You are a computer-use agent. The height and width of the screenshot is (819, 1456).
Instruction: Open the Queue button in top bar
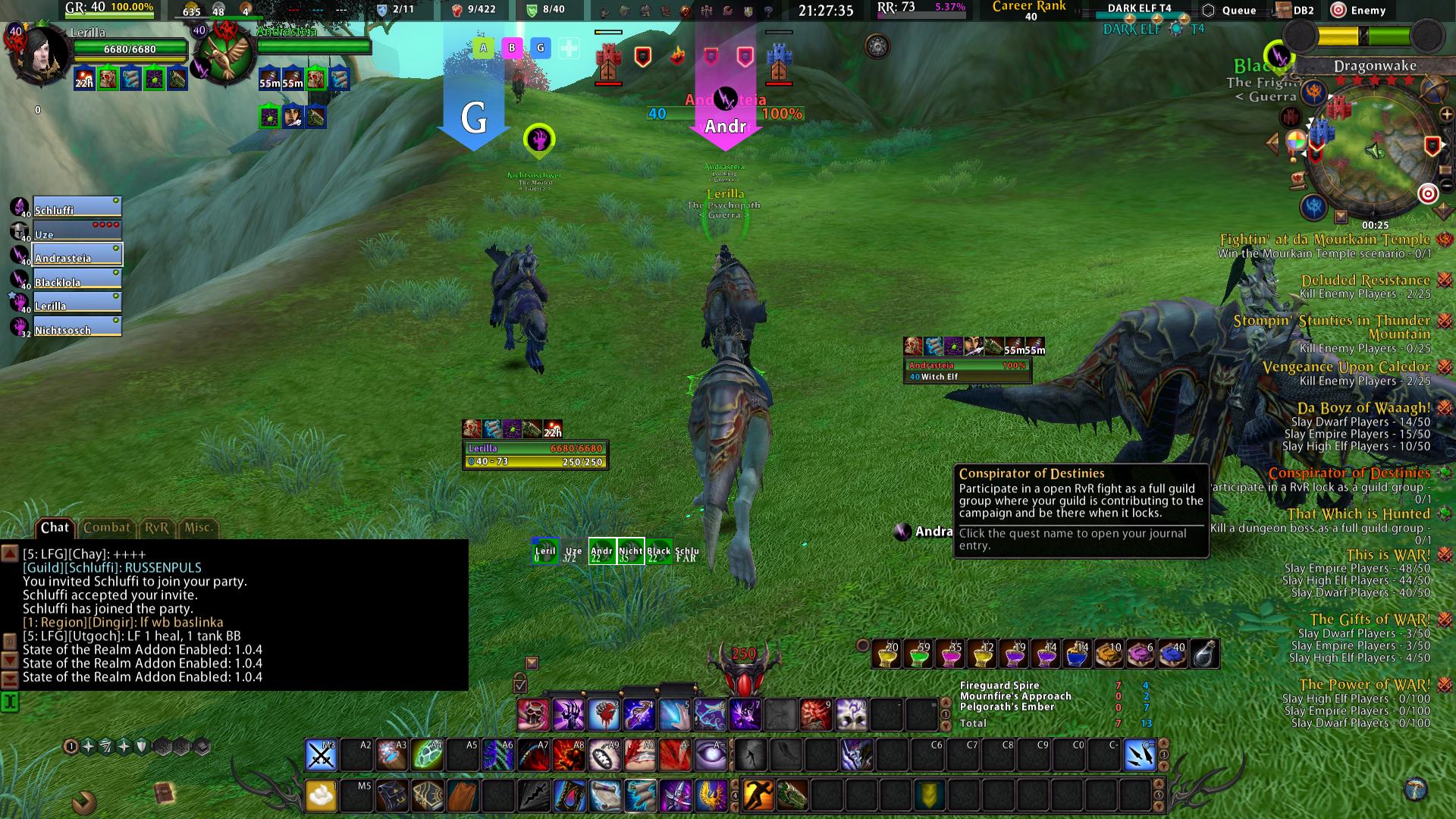coord(1230,11)
